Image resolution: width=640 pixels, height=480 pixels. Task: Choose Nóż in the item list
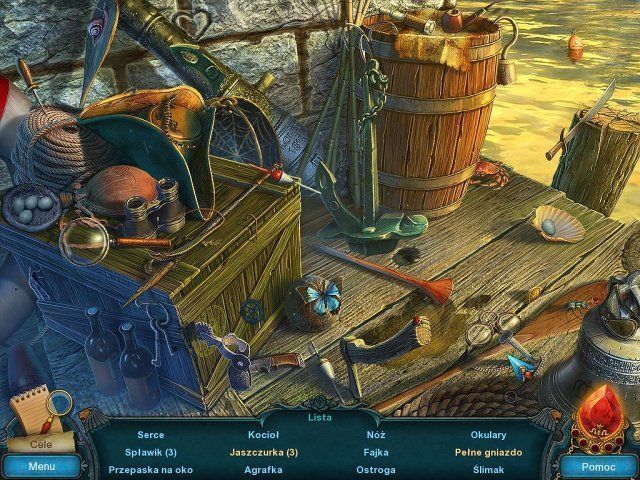pyautogui.click(x=376, y=435)
